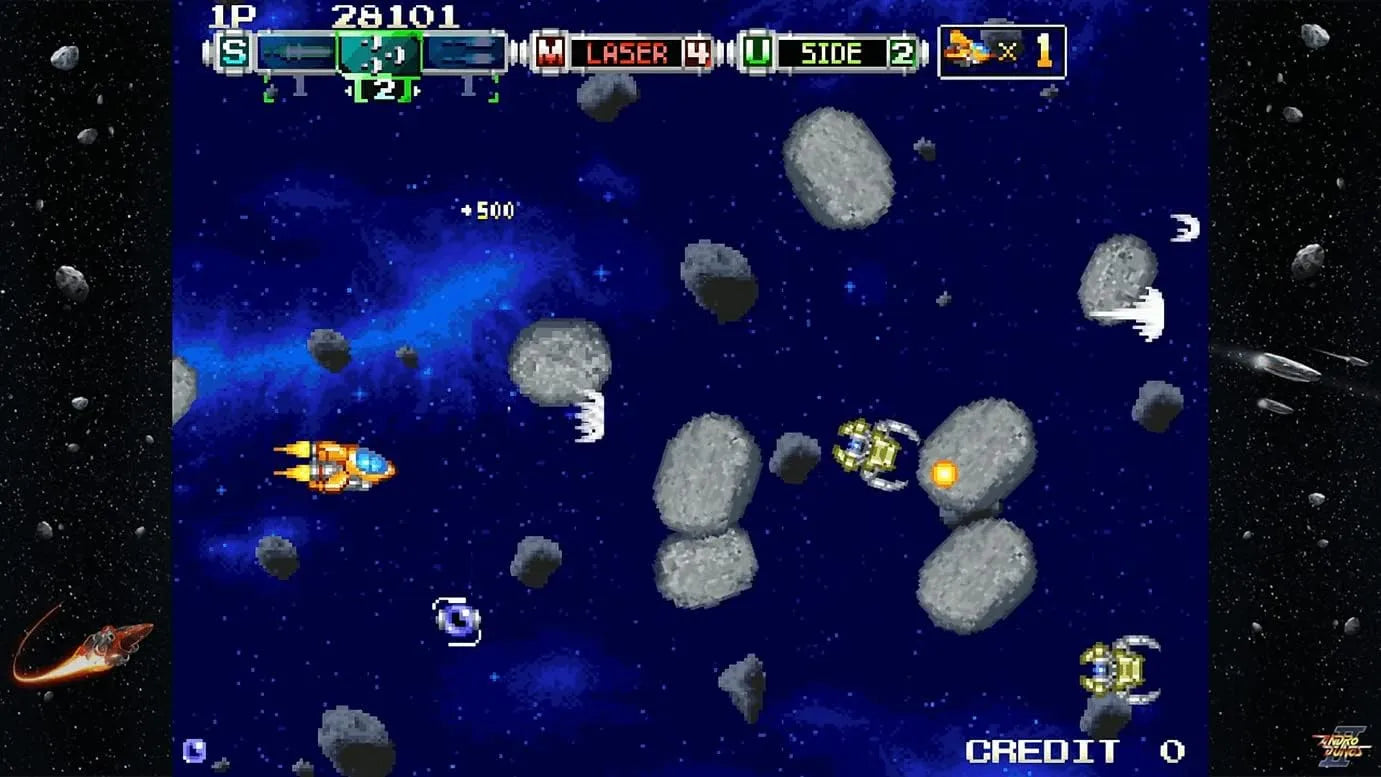Select the SIDE unit weapon panel
The image size is (1381, 777).
832,53
